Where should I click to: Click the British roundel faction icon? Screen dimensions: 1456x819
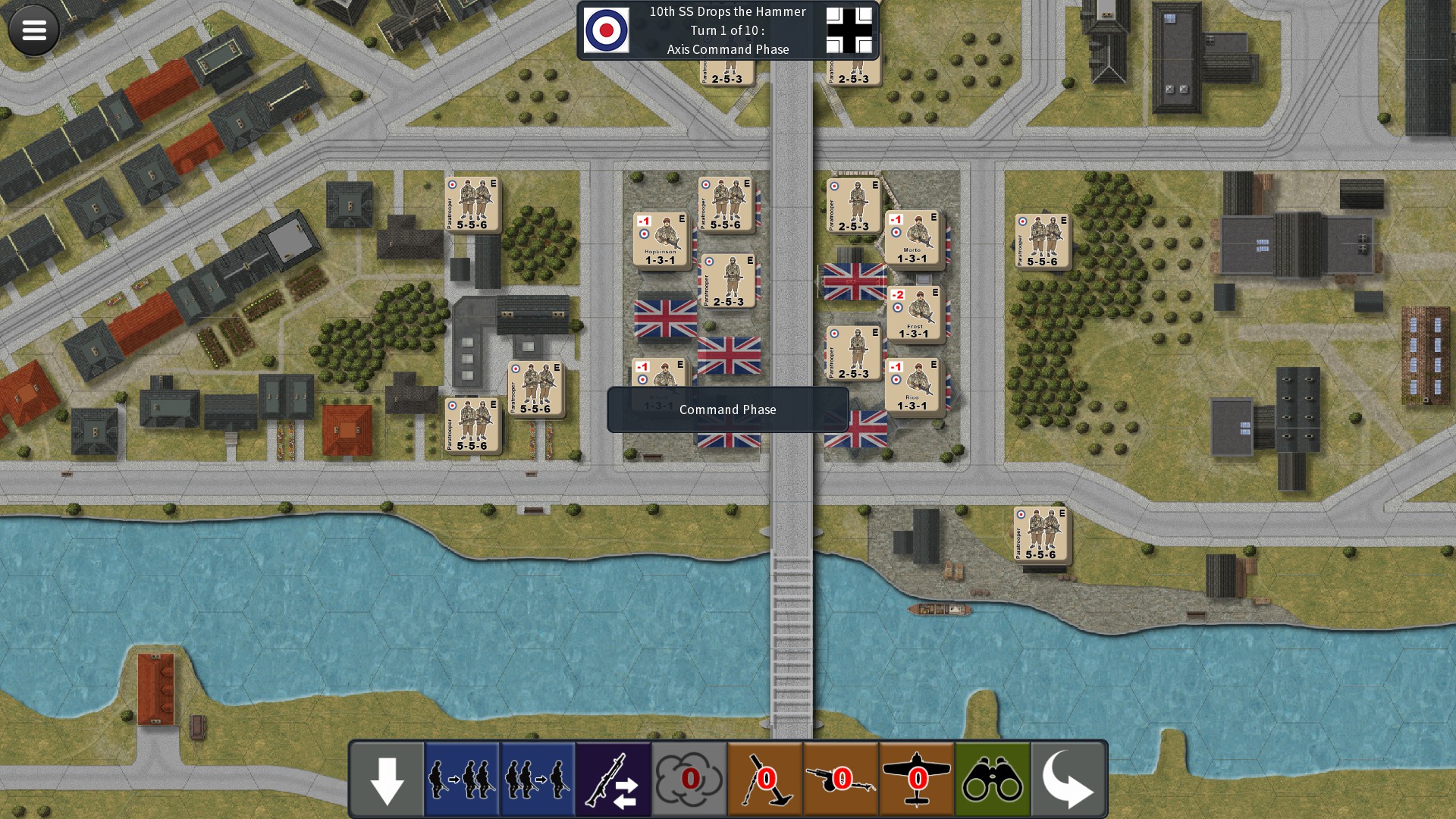pos(606,30)
